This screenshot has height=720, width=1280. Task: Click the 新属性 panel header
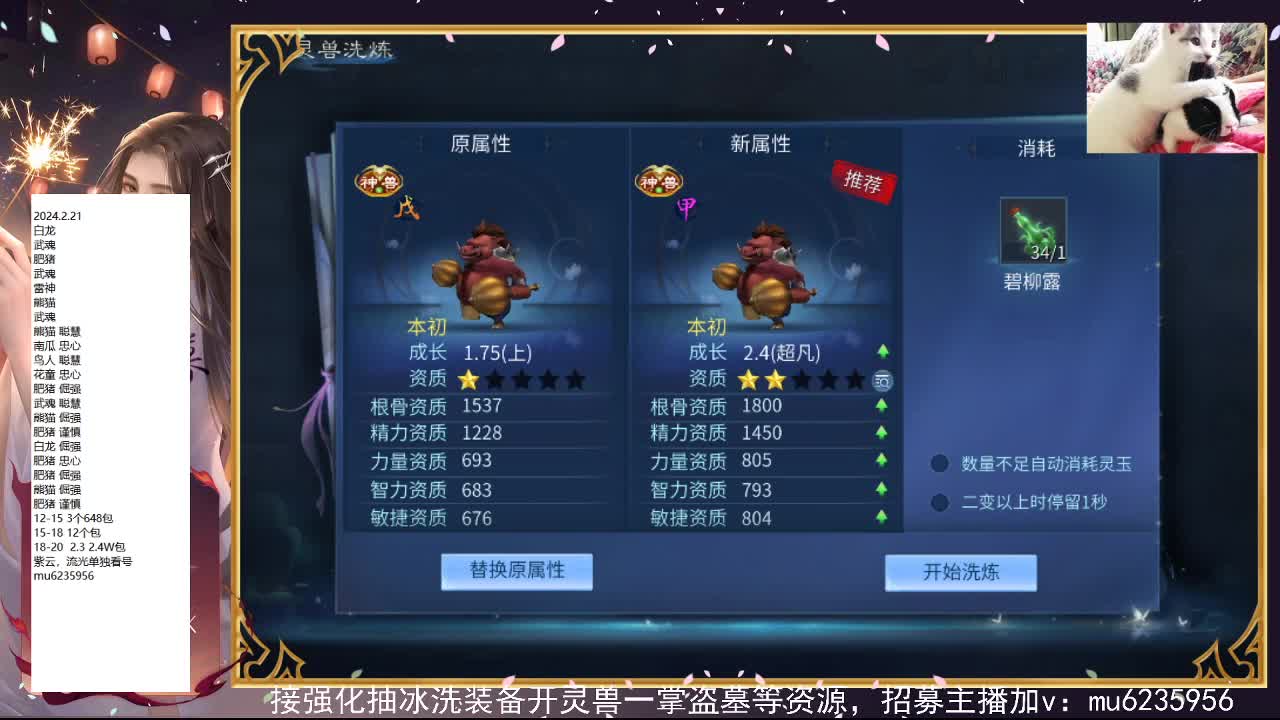761,144
